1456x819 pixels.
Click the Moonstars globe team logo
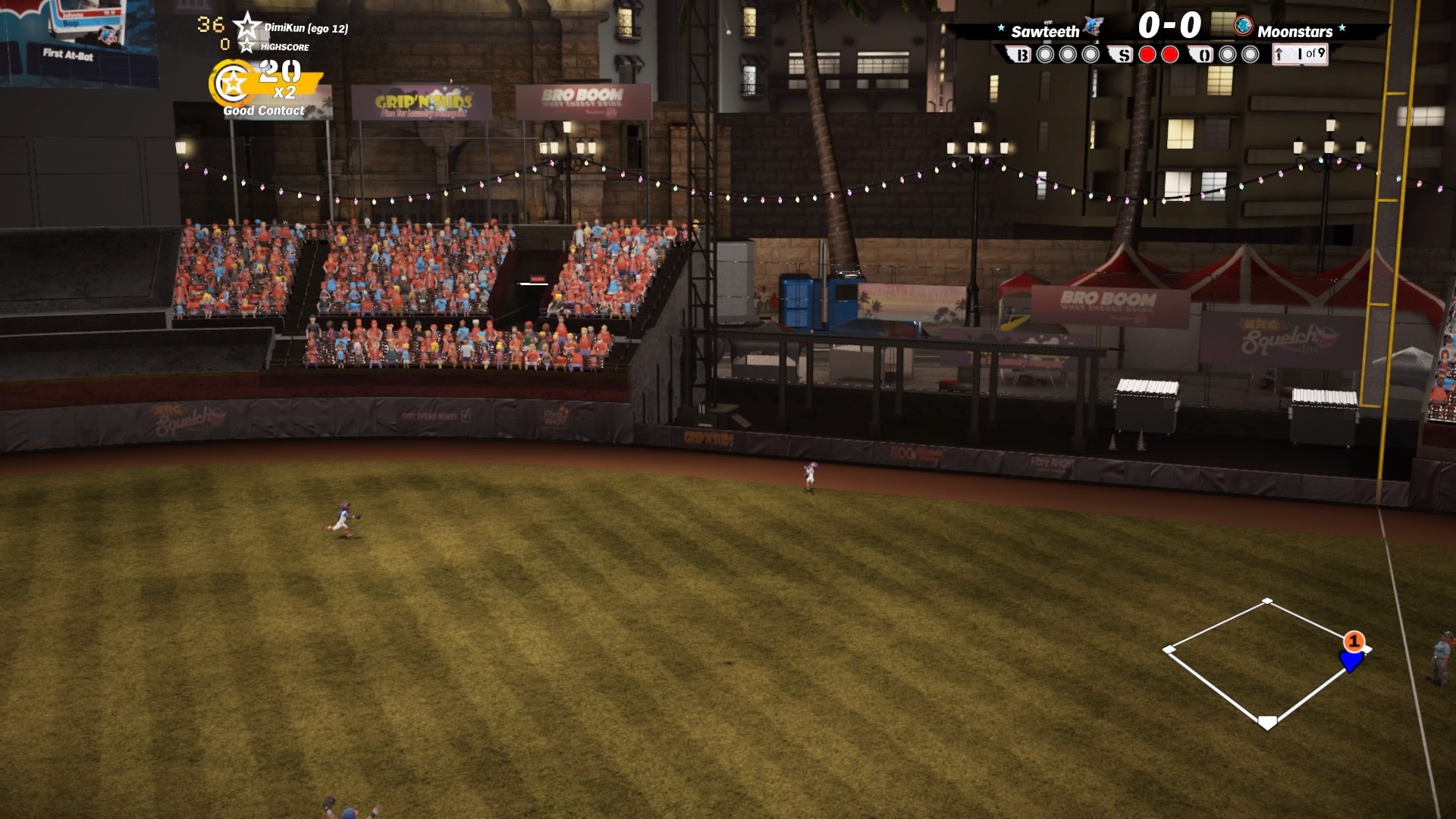tap(1244, 28)
